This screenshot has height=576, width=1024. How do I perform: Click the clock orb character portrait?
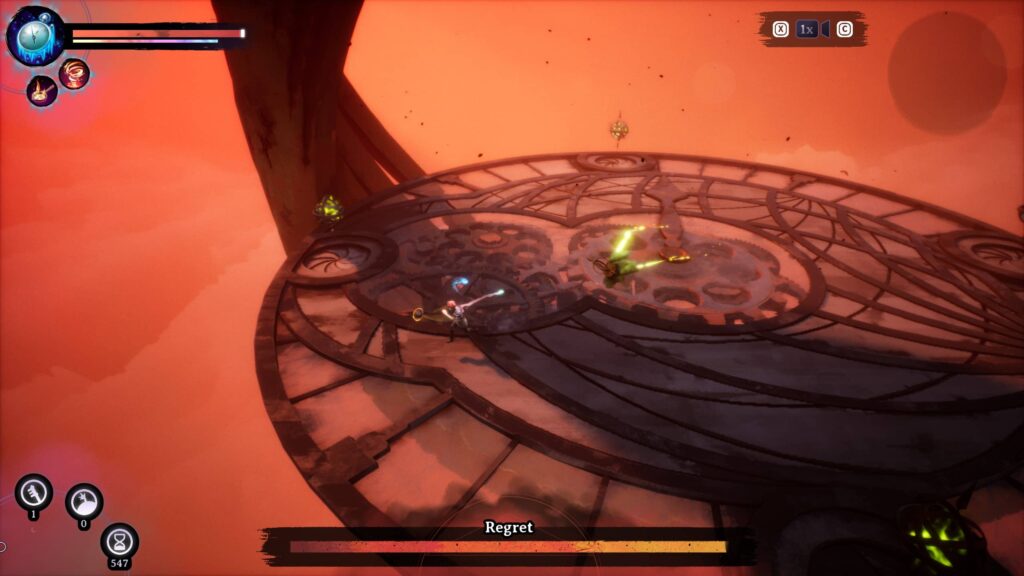(35, 36)
